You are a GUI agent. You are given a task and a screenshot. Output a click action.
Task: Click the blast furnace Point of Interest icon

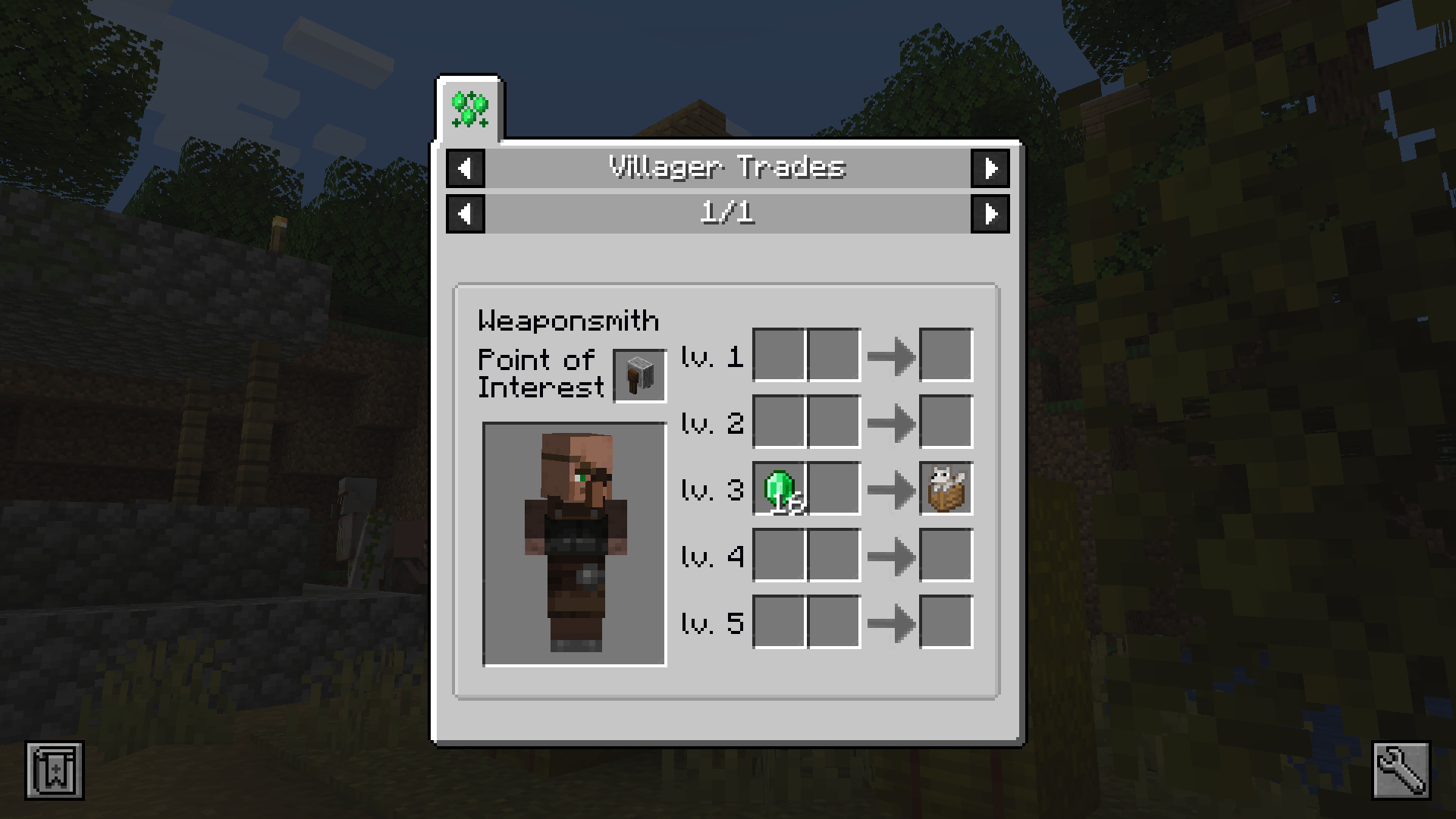pos(638,374)
